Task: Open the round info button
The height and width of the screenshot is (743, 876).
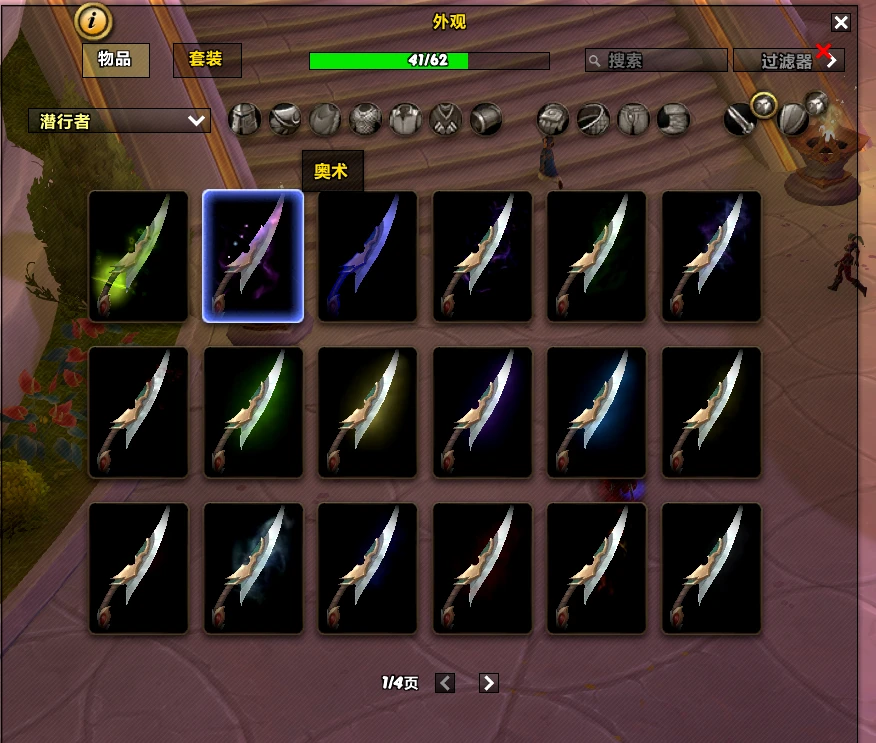Action: click(x=94, y=21)
